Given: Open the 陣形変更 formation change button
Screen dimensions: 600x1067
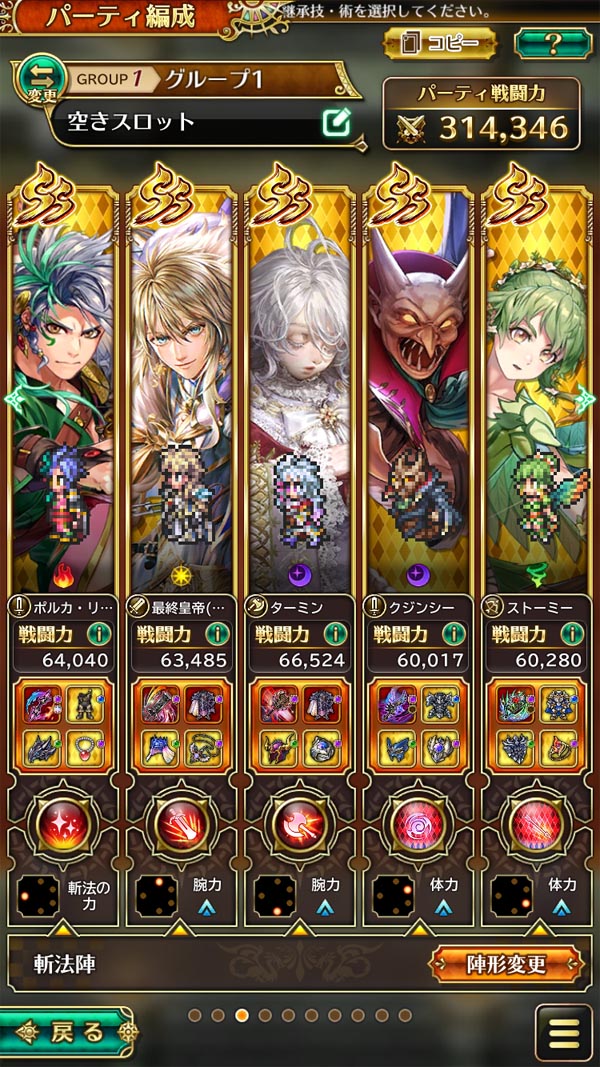Looking at the screenshot, I should [x=506, y=964].
